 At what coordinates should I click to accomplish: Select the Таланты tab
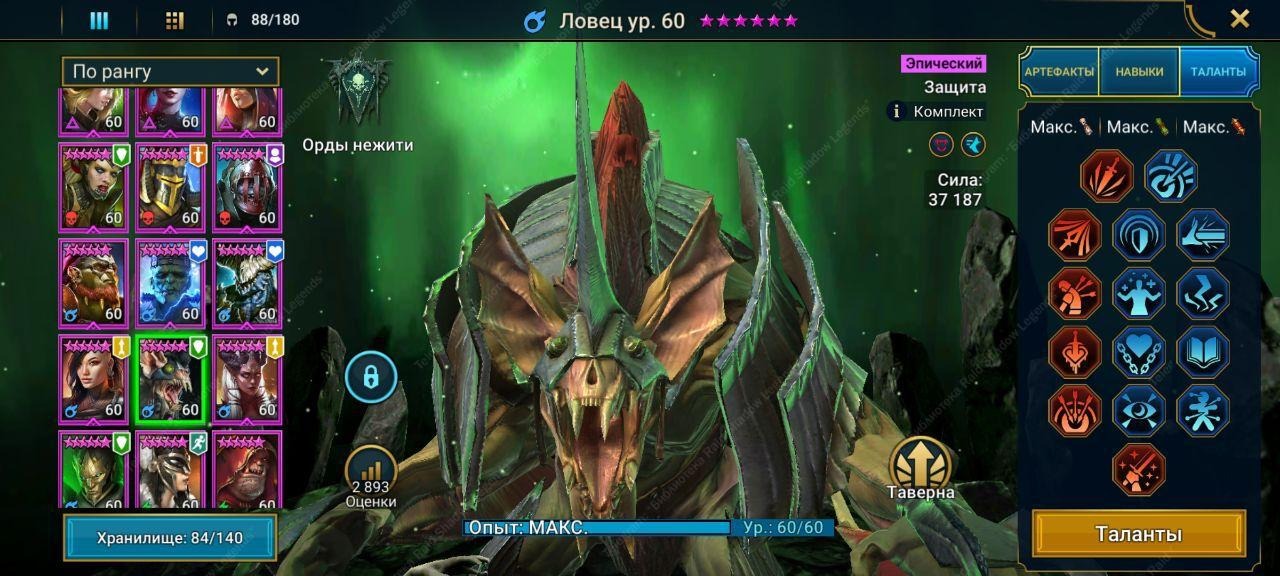(1217, 72)
